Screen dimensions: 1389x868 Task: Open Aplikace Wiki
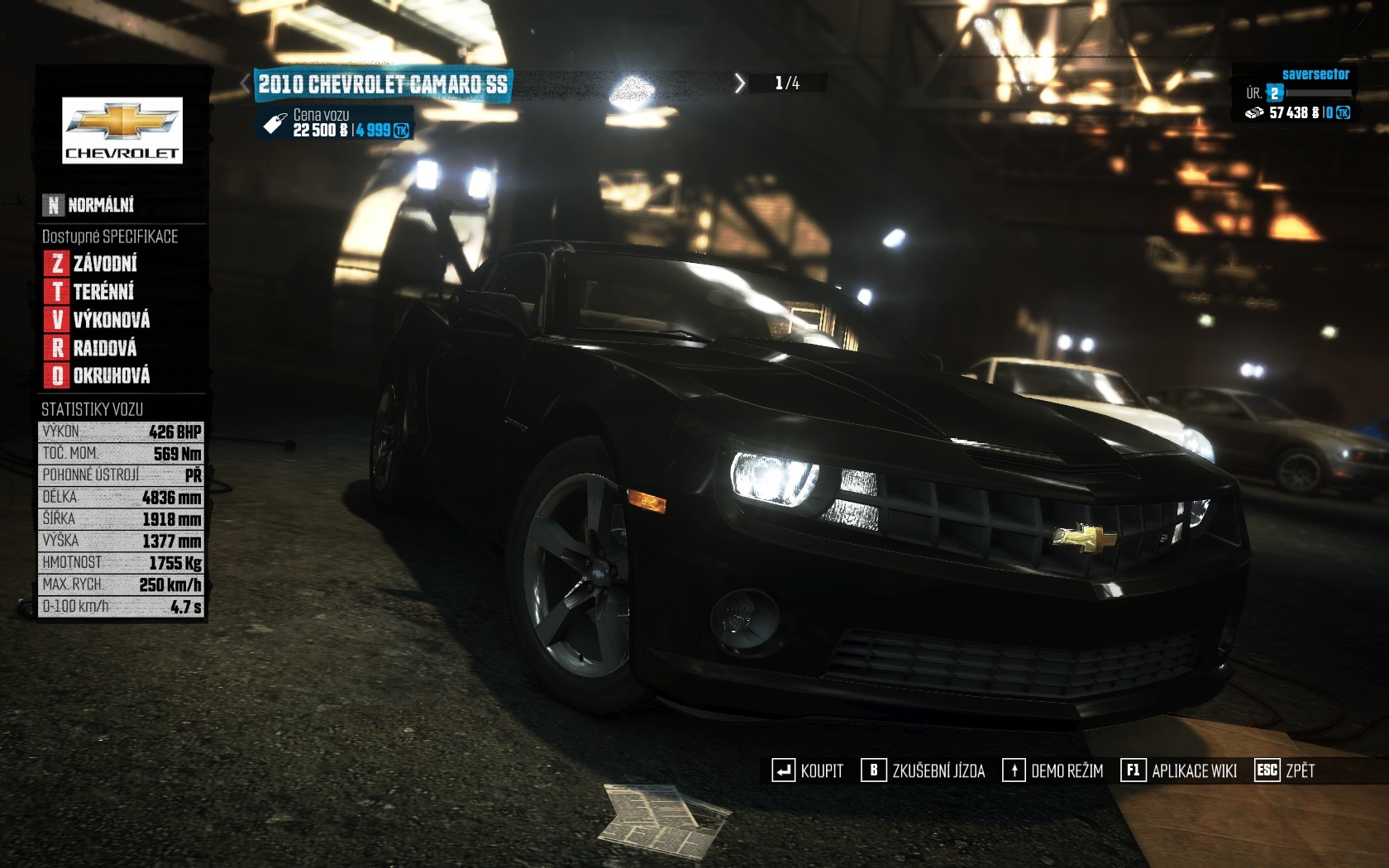(x=1179, y=770)
